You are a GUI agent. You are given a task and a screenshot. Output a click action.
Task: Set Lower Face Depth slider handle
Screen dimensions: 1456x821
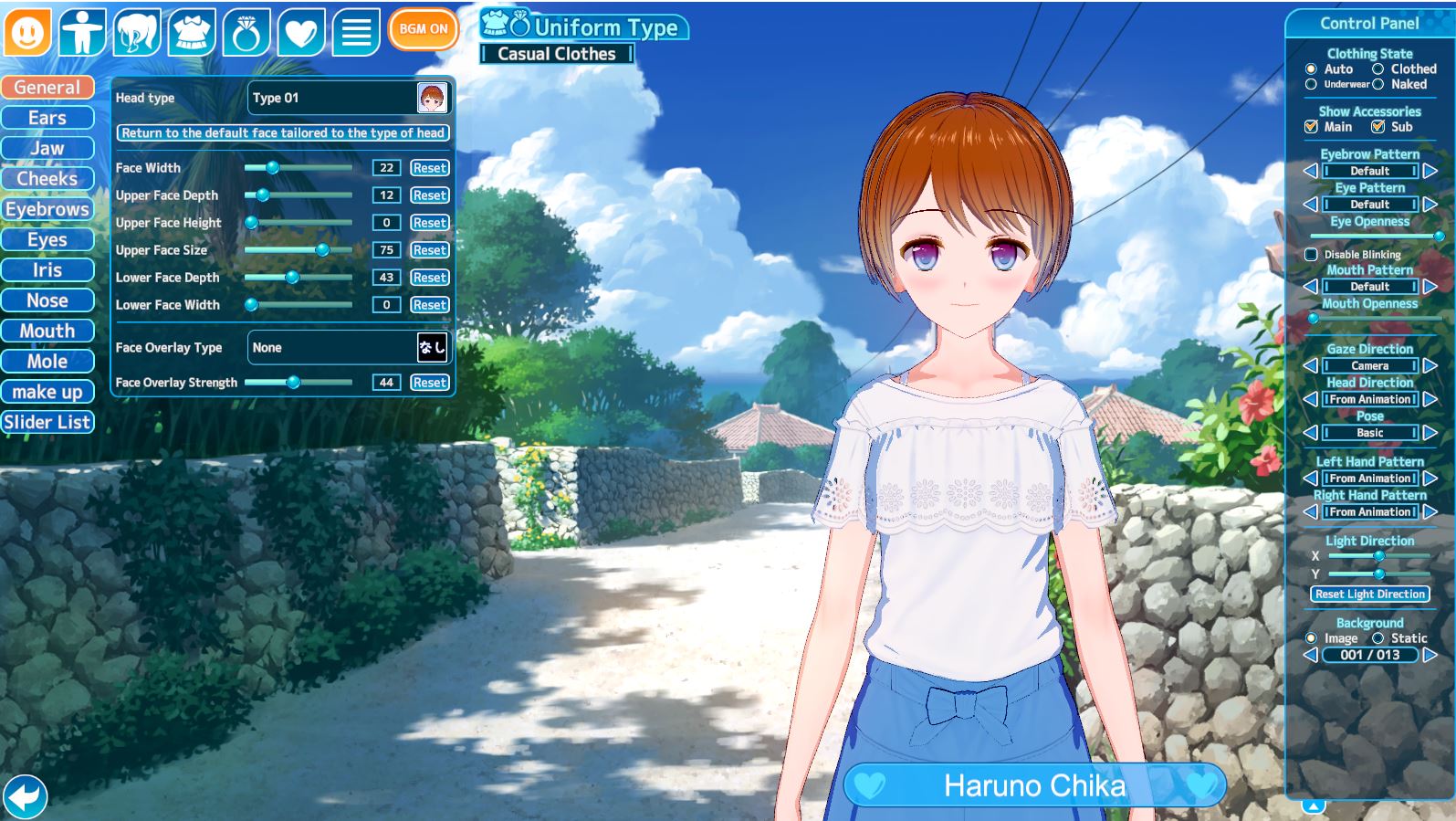click(x=292, y=278)
